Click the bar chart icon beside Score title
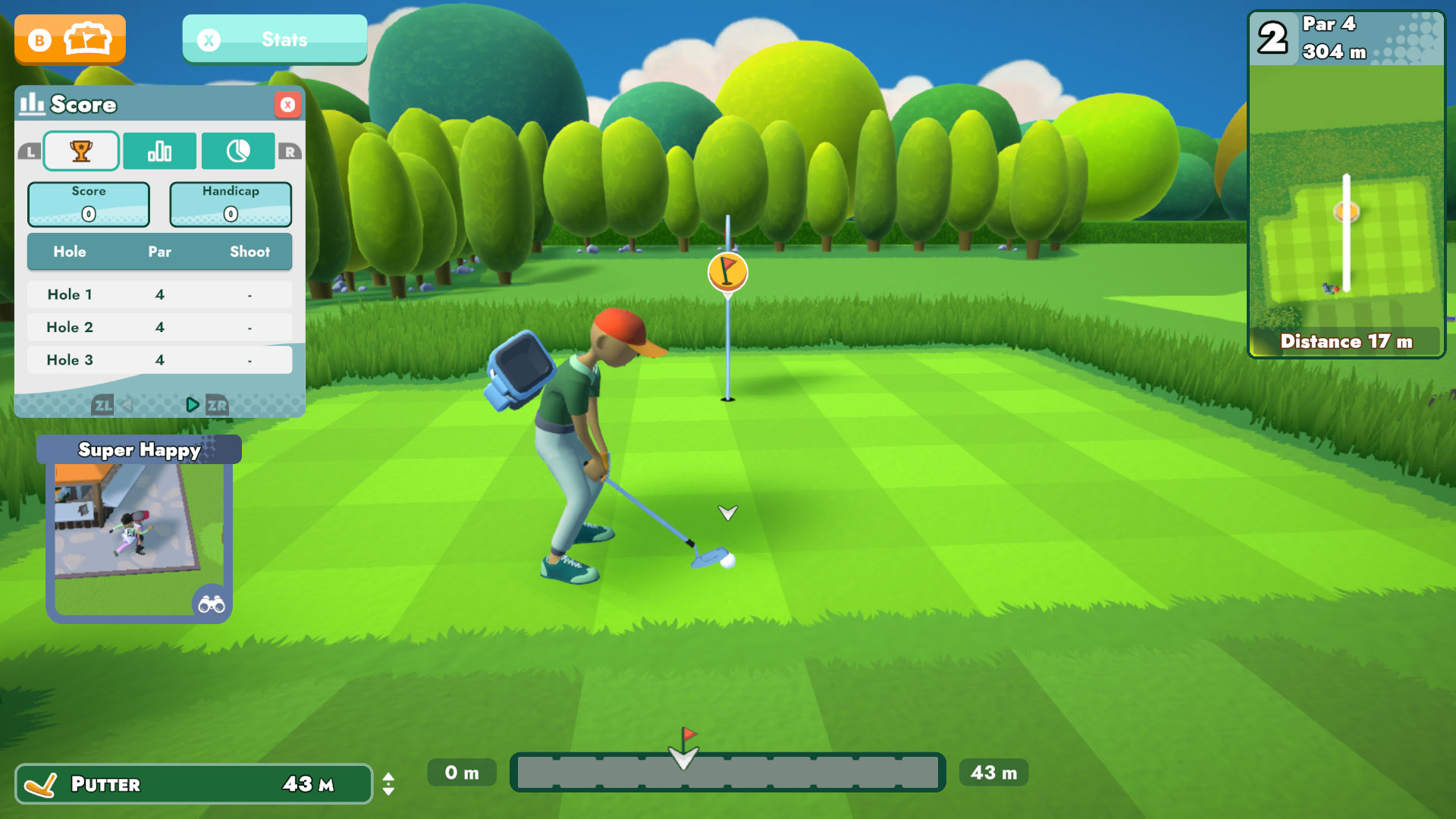The width and height of the screenshot is (1456, 819). tap(32, 105)
